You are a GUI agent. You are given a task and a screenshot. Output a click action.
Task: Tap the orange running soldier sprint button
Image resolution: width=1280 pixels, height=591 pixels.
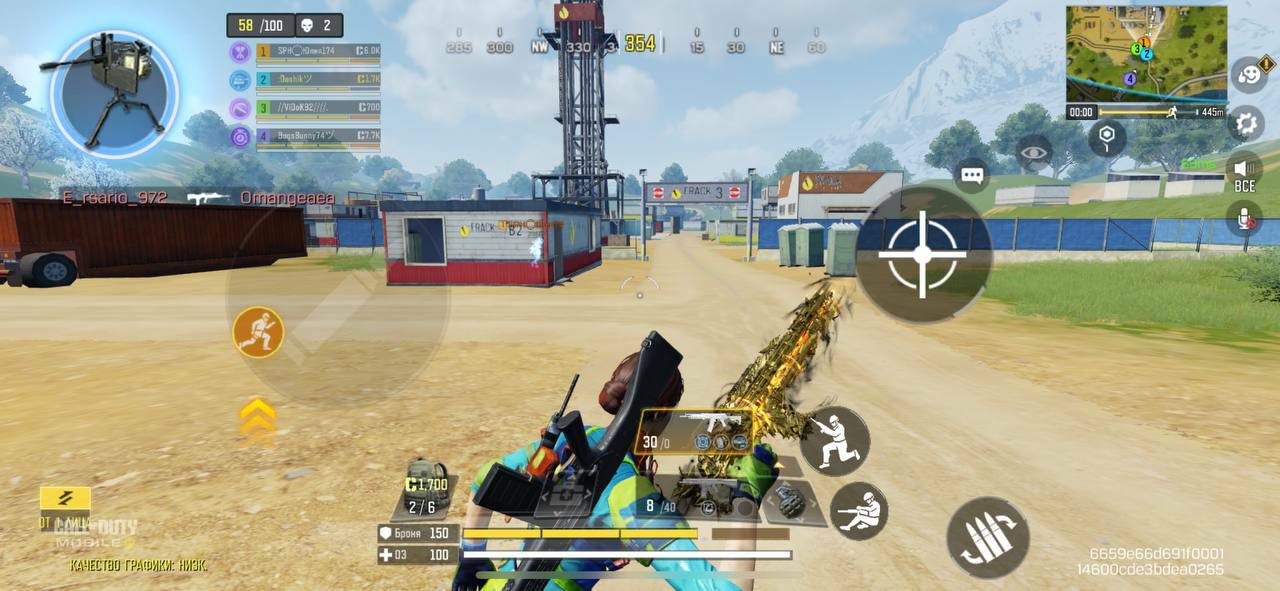[258, 332]
